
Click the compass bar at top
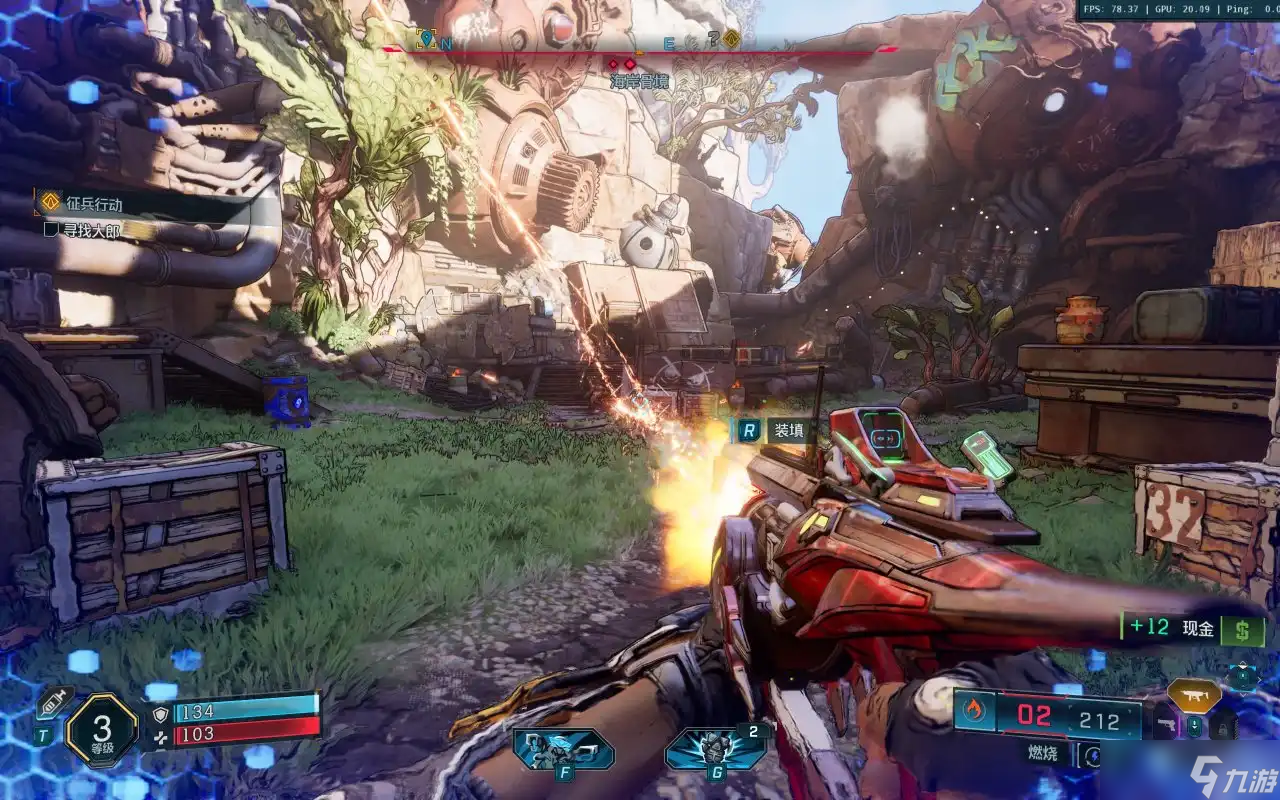pos(640,51)
